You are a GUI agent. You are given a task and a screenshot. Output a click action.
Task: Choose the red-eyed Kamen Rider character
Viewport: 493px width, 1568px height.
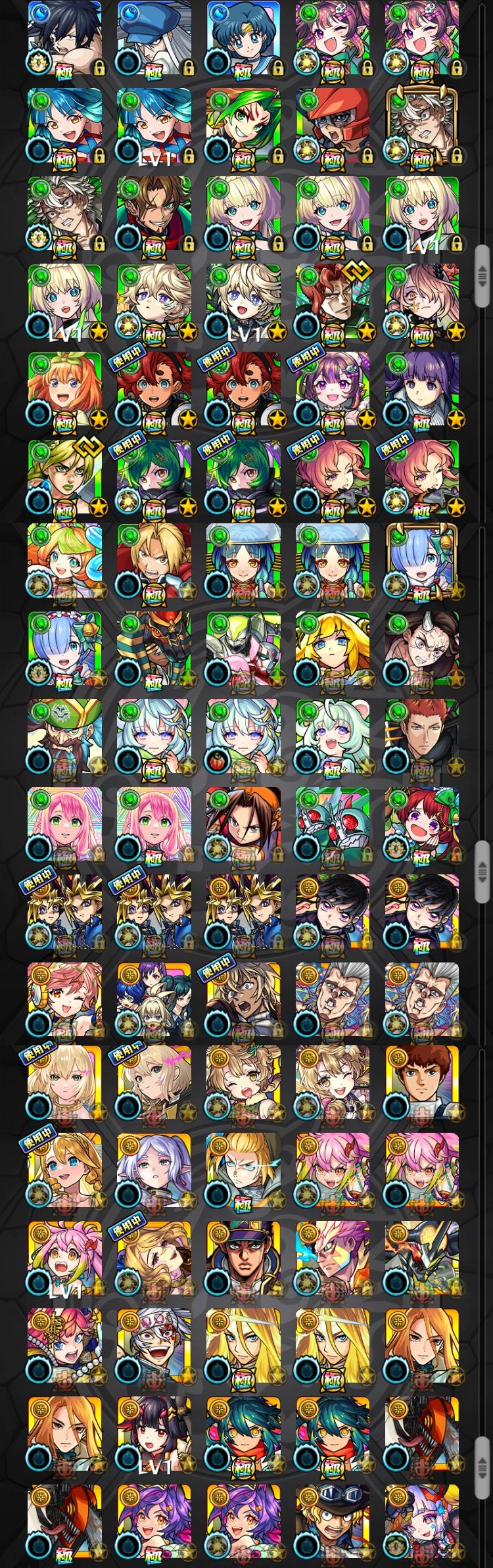[x=333, y=824]
